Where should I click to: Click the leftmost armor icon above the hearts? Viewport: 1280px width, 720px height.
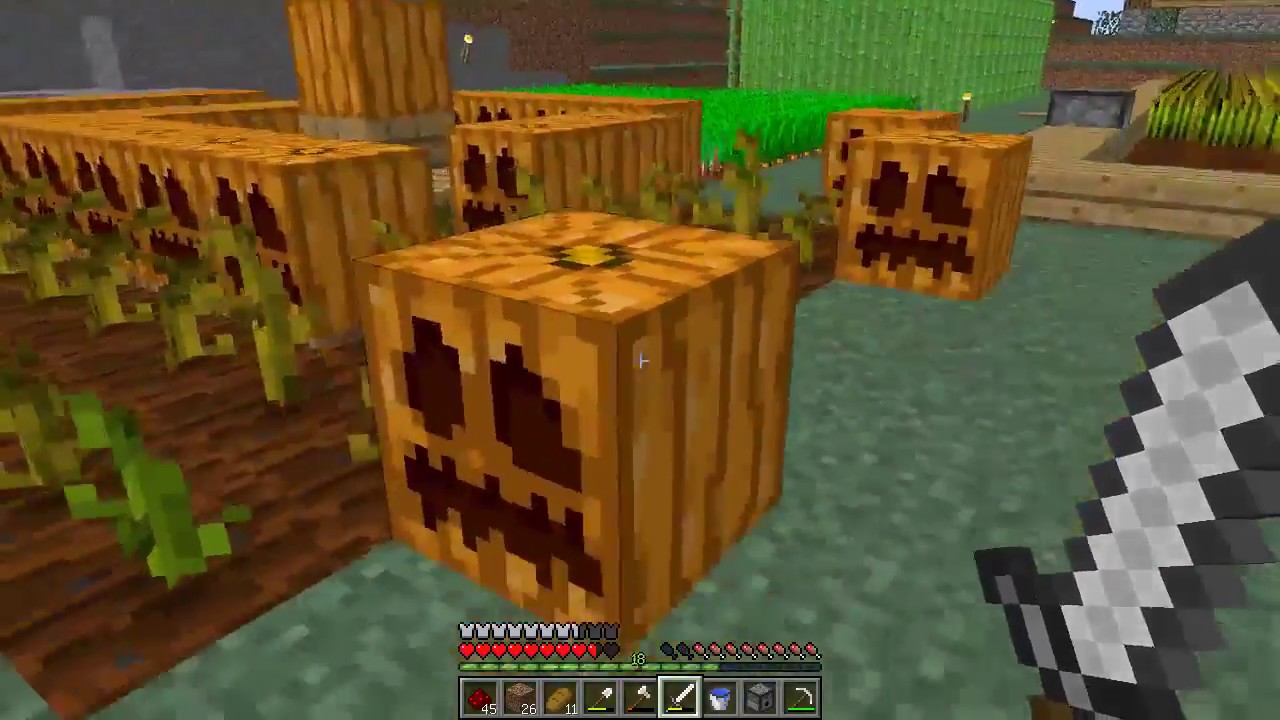point(465,630)
